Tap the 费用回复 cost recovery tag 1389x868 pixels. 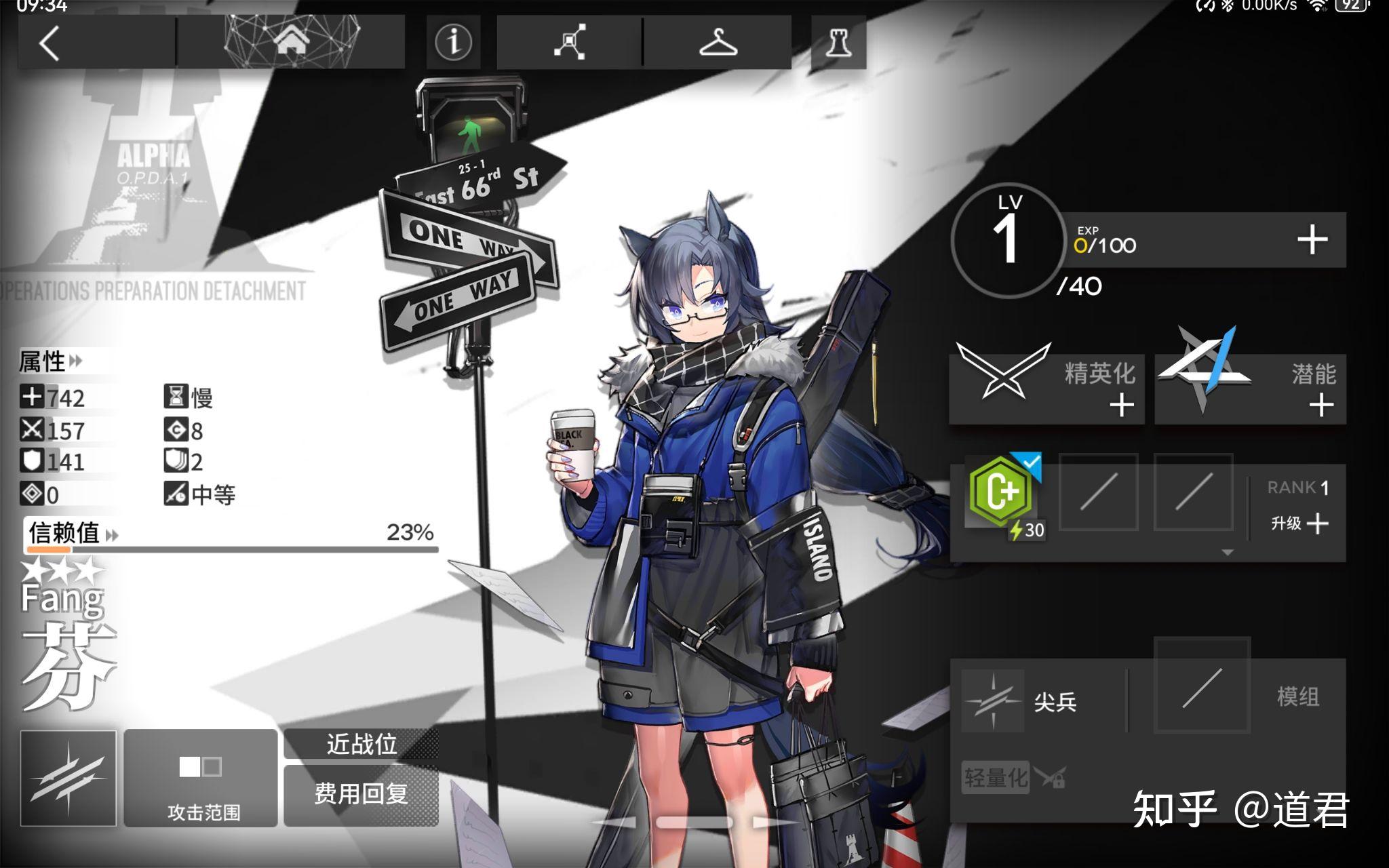tap(361, 794)
